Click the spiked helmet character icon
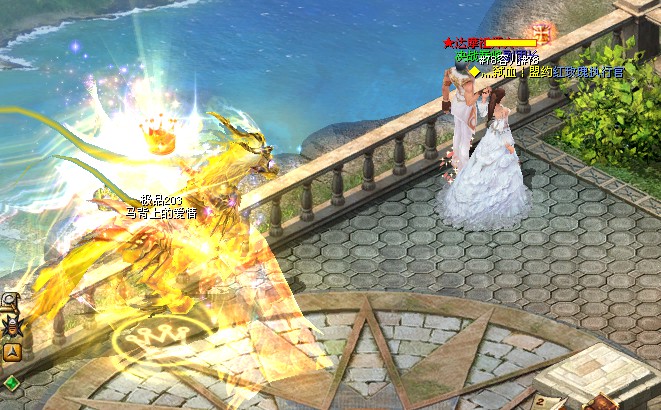This screenshot has height=410, width=661. click(x=11, y=325)
